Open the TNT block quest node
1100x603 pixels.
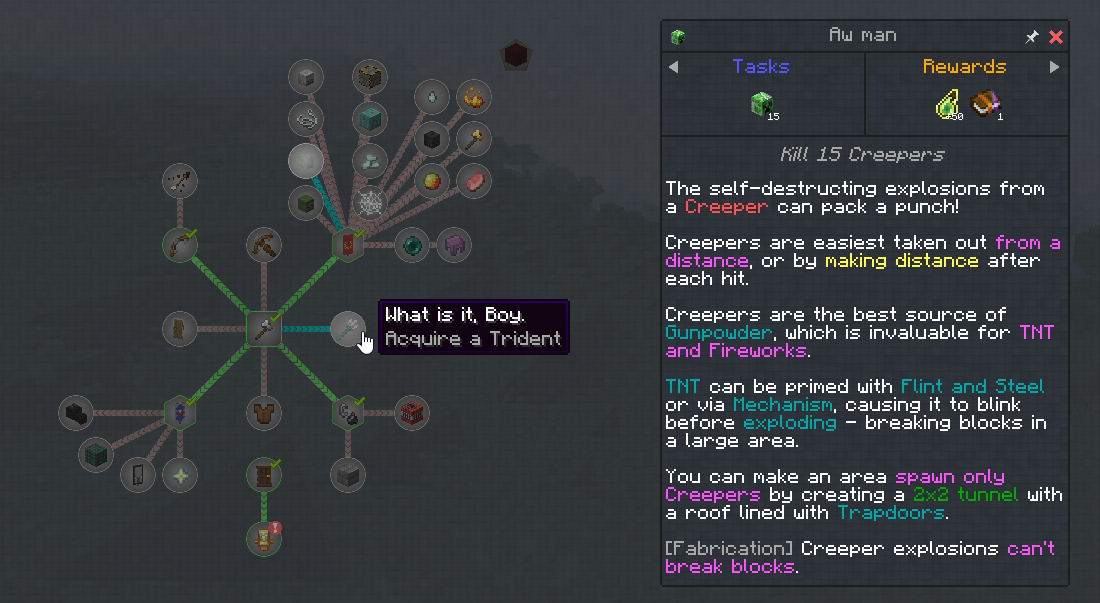411,412
